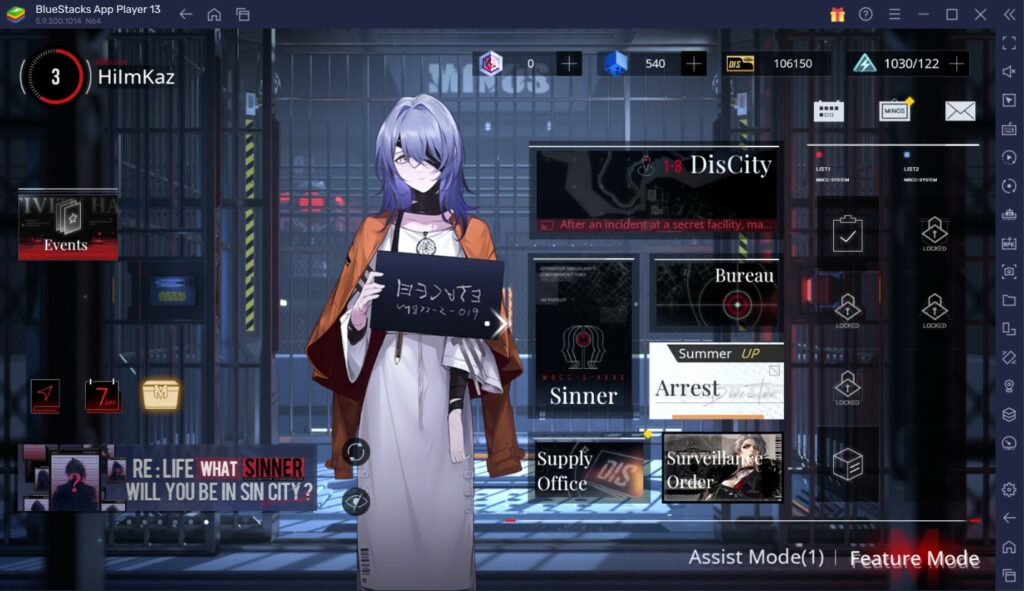1024x591 pixels.
Task: Open the MINOS notice icon
Action: pos(894,111)
